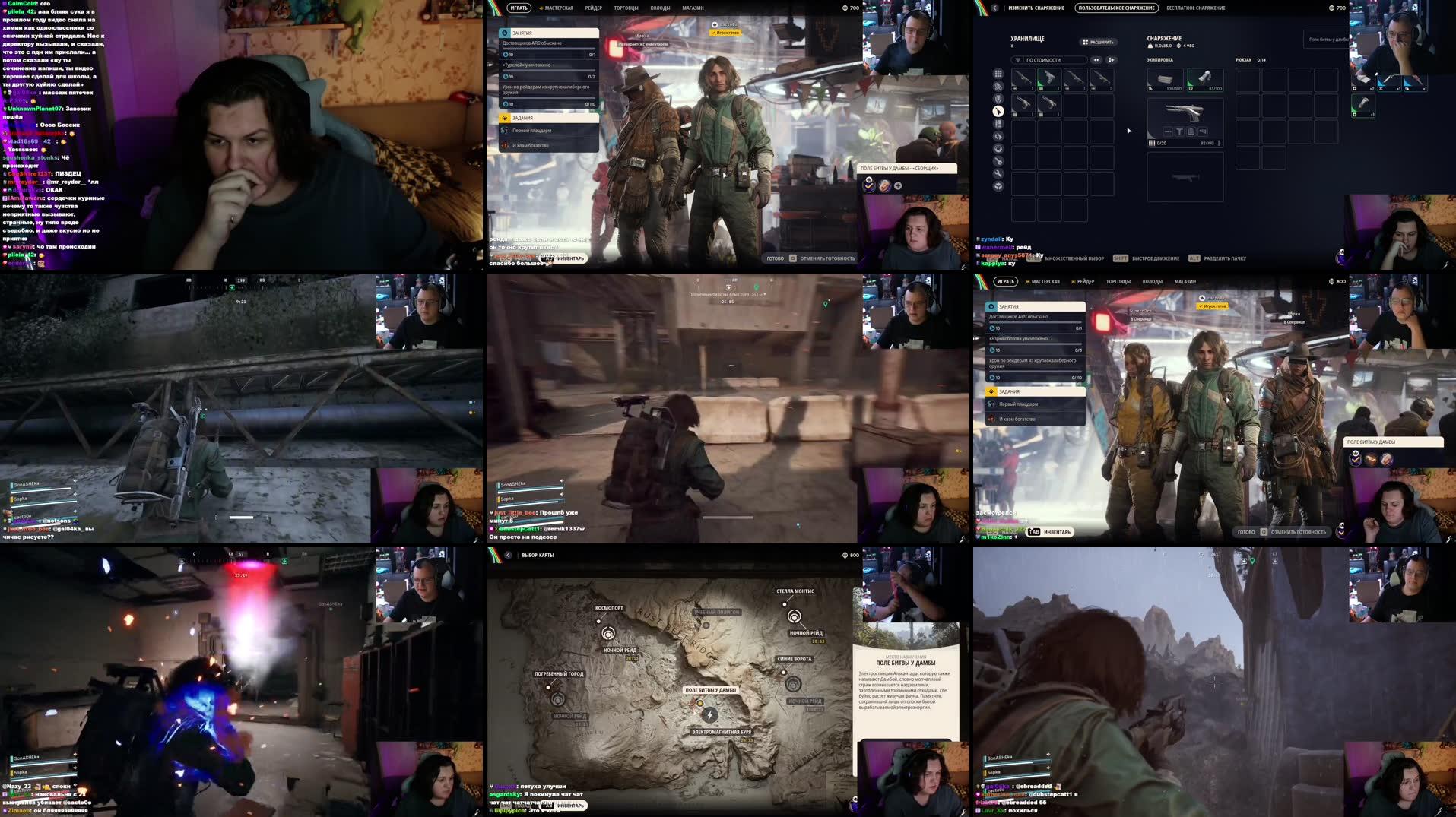Click the grid icon to show all storage items
1456x817 pixels.
coord(998,74)
